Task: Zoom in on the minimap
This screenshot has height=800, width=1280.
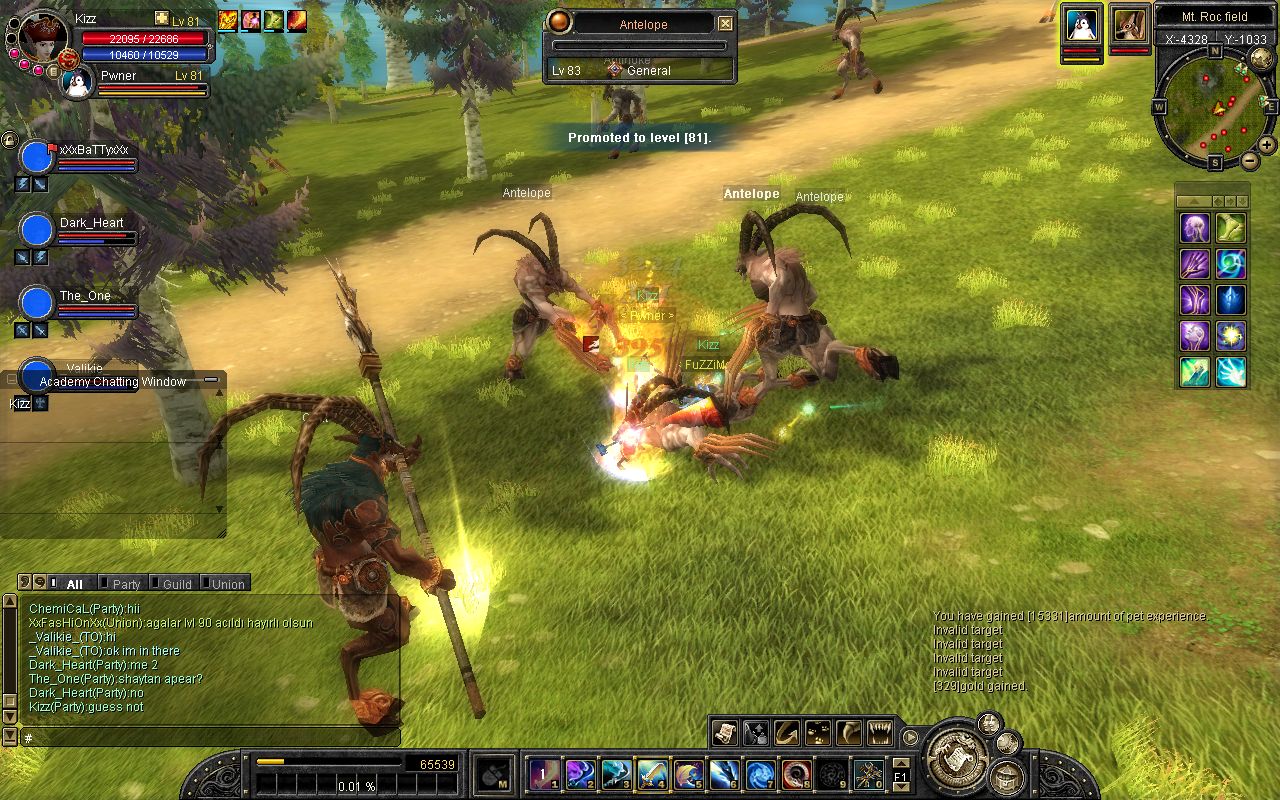Action: click(1268, 146)
